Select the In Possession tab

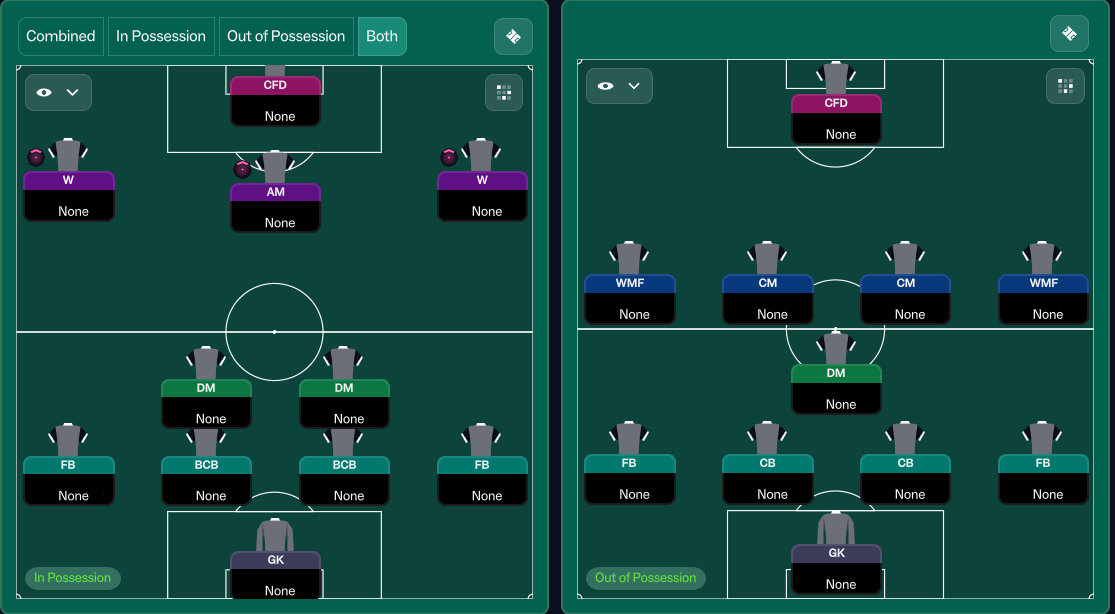161,36
